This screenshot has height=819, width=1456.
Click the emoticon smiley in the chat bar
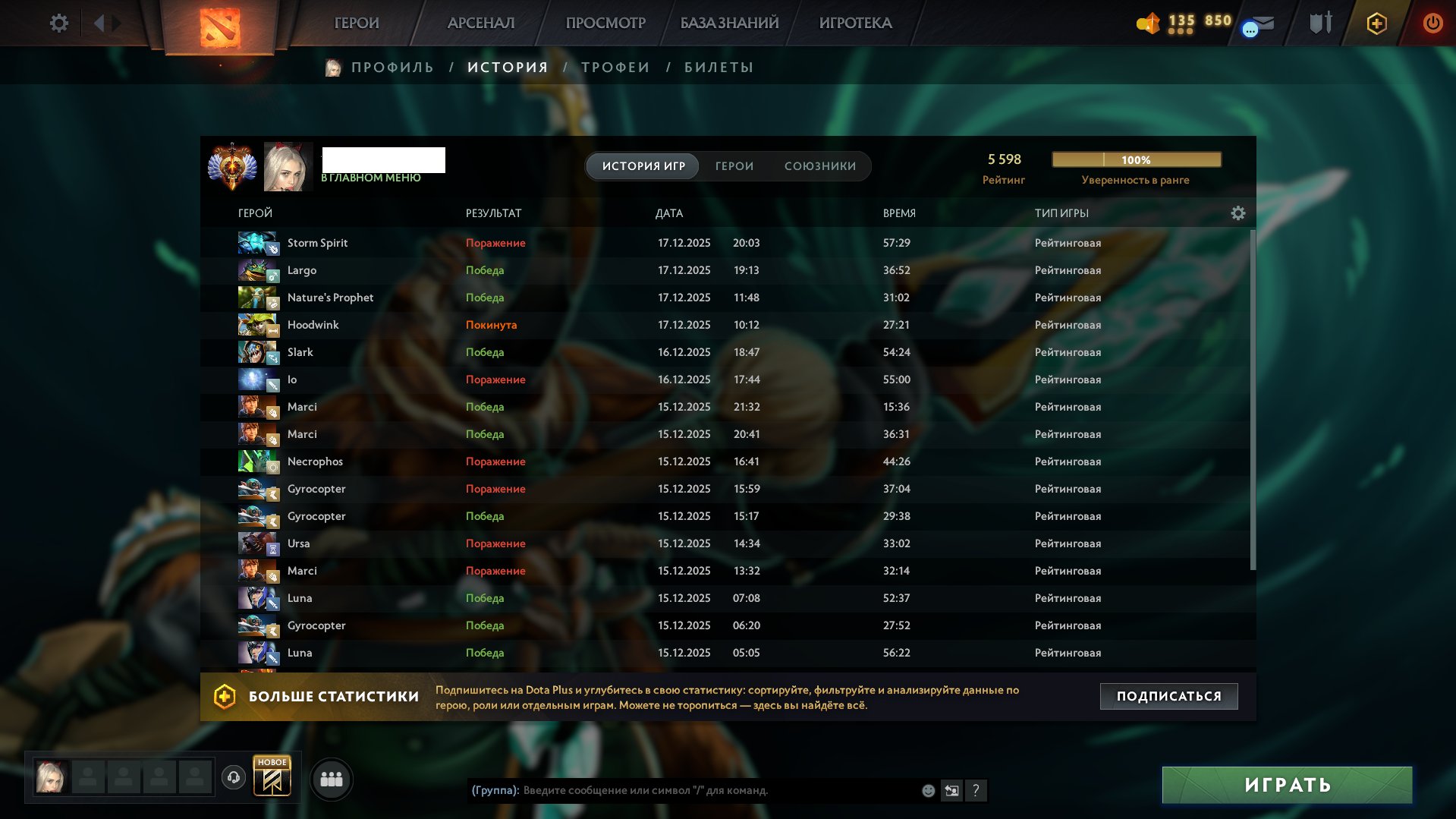pyautogui.click(x=927, y=791)
